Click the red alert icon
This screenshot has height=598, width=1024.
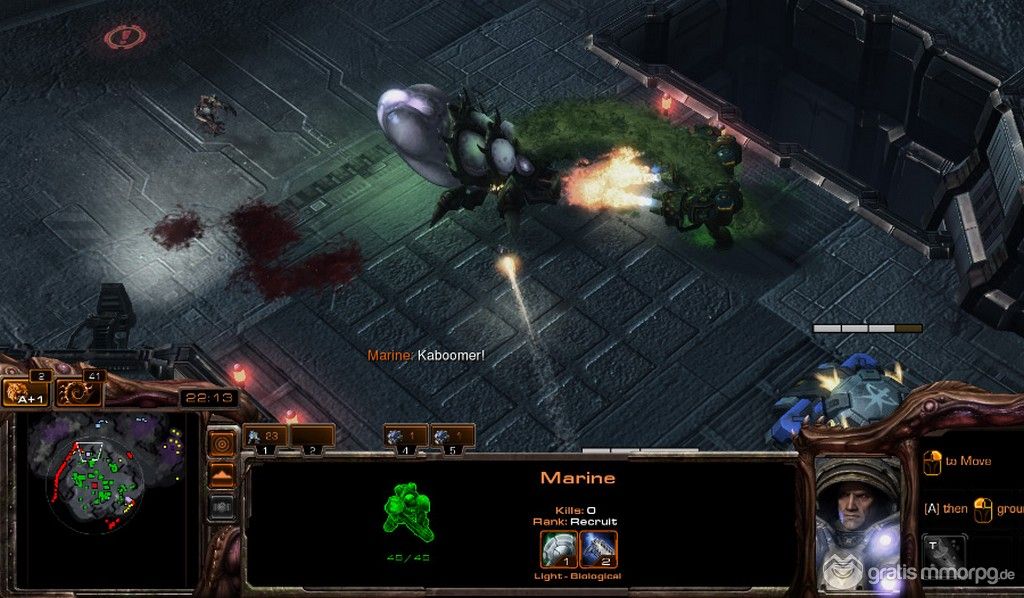[x=125, y=37]
